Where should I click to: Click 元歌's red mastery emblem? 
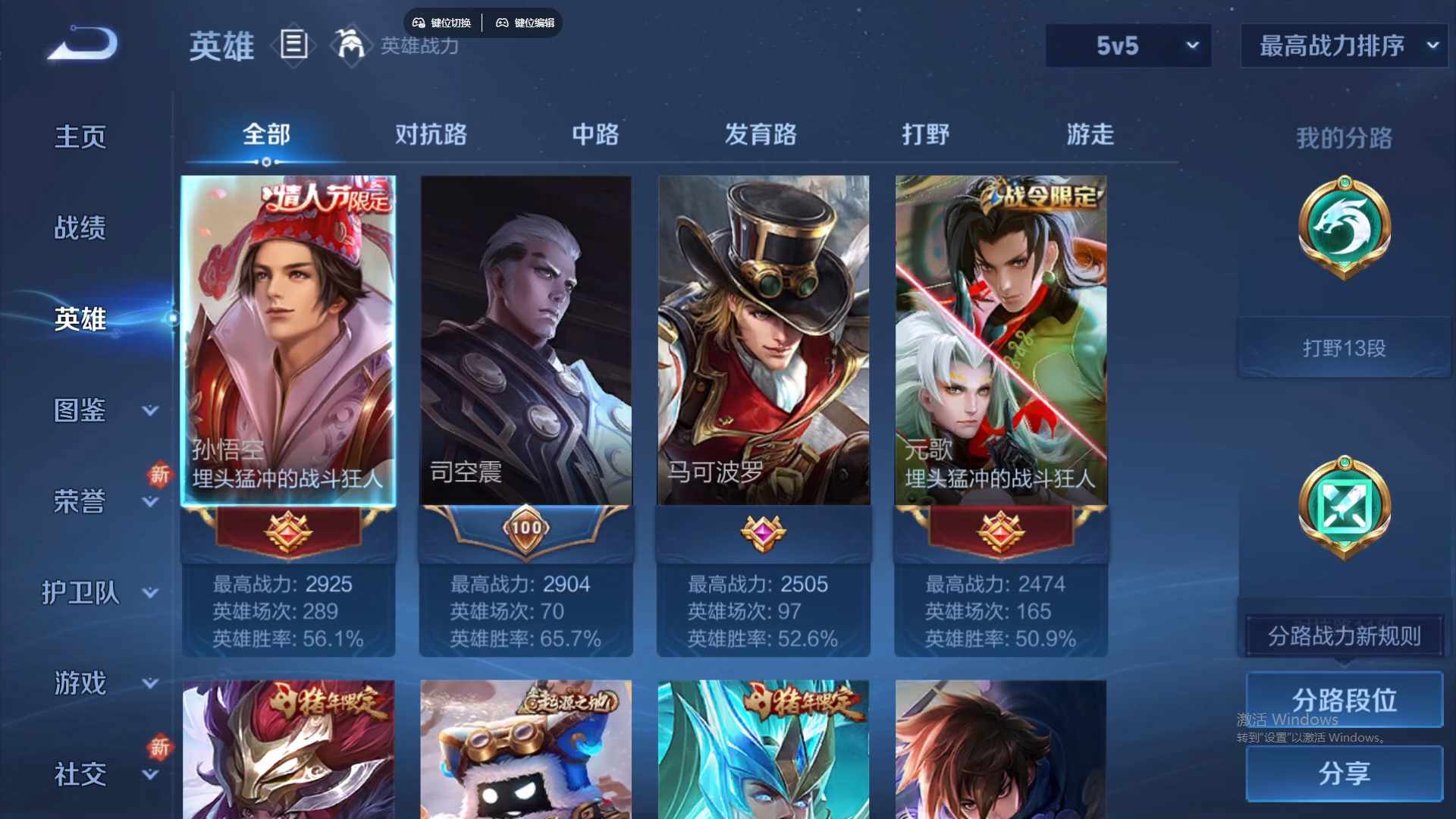click(1000, 531)
